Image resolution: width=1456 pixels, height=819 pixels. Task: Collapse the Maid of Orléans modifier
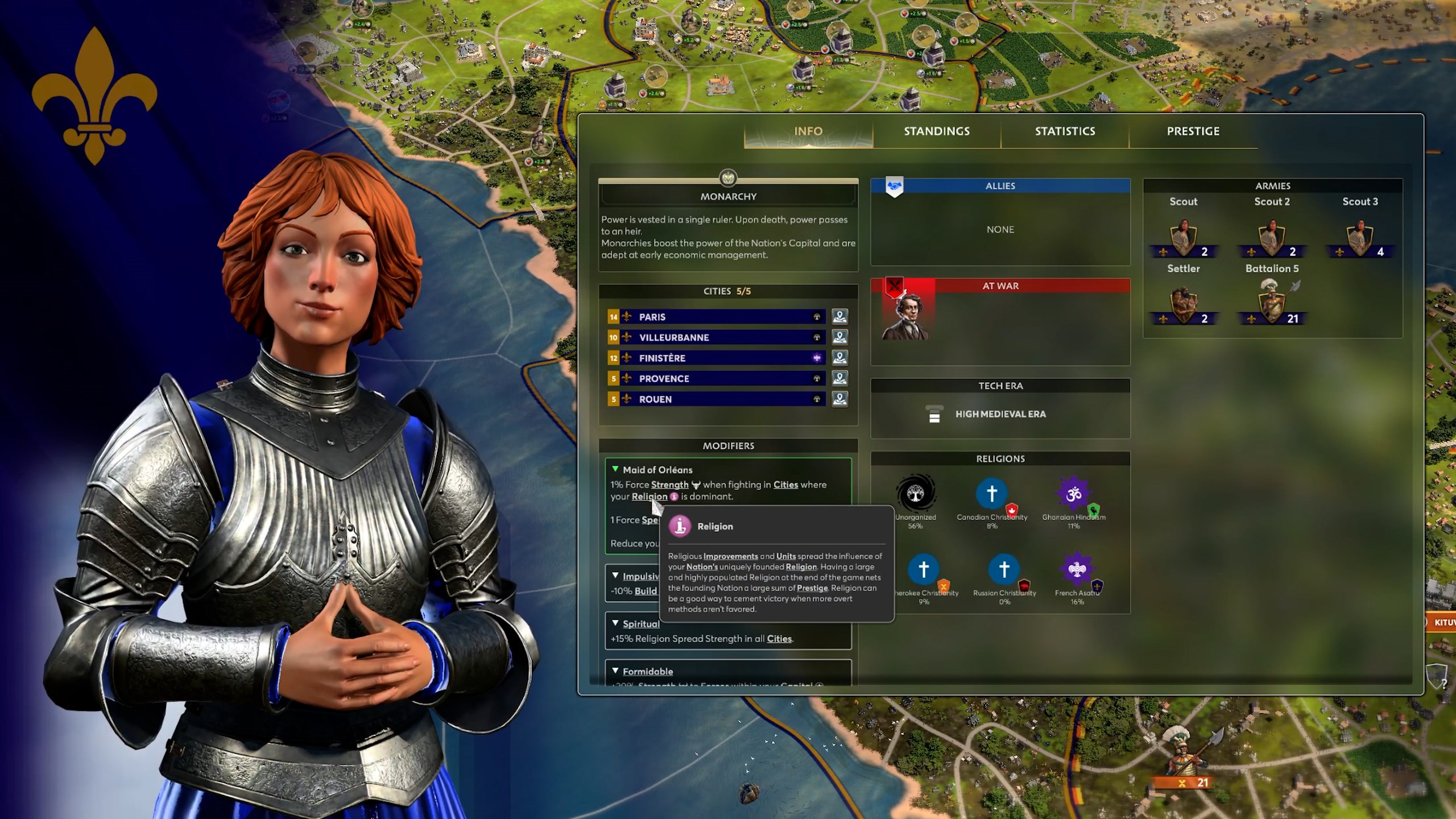click(x=615, y=469)
